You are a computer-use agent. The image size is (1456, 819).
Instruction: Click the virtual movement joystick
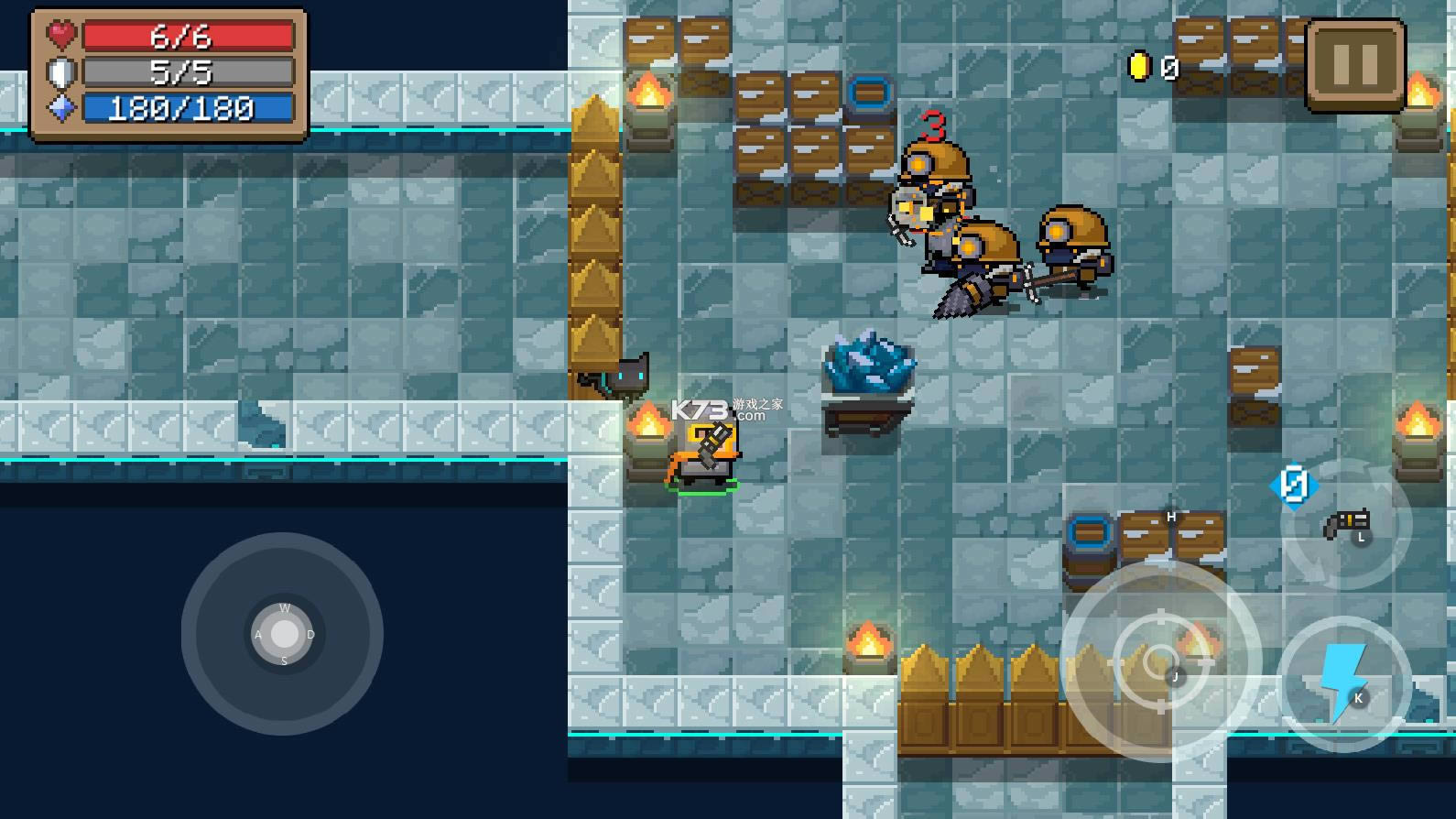click(x=284, y=634)
